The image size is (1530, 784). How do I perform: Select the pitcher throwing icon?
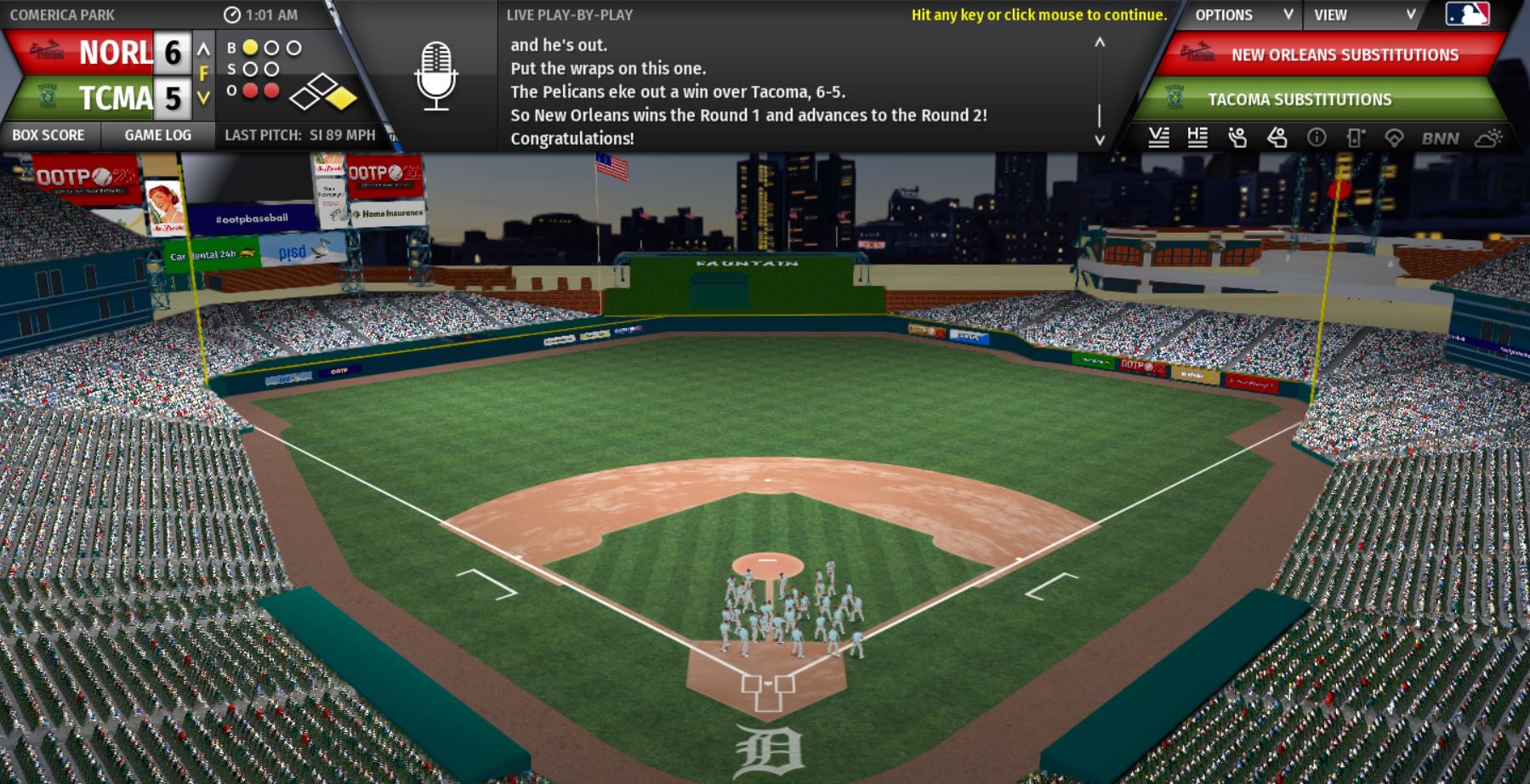[x=1237, y=138]
